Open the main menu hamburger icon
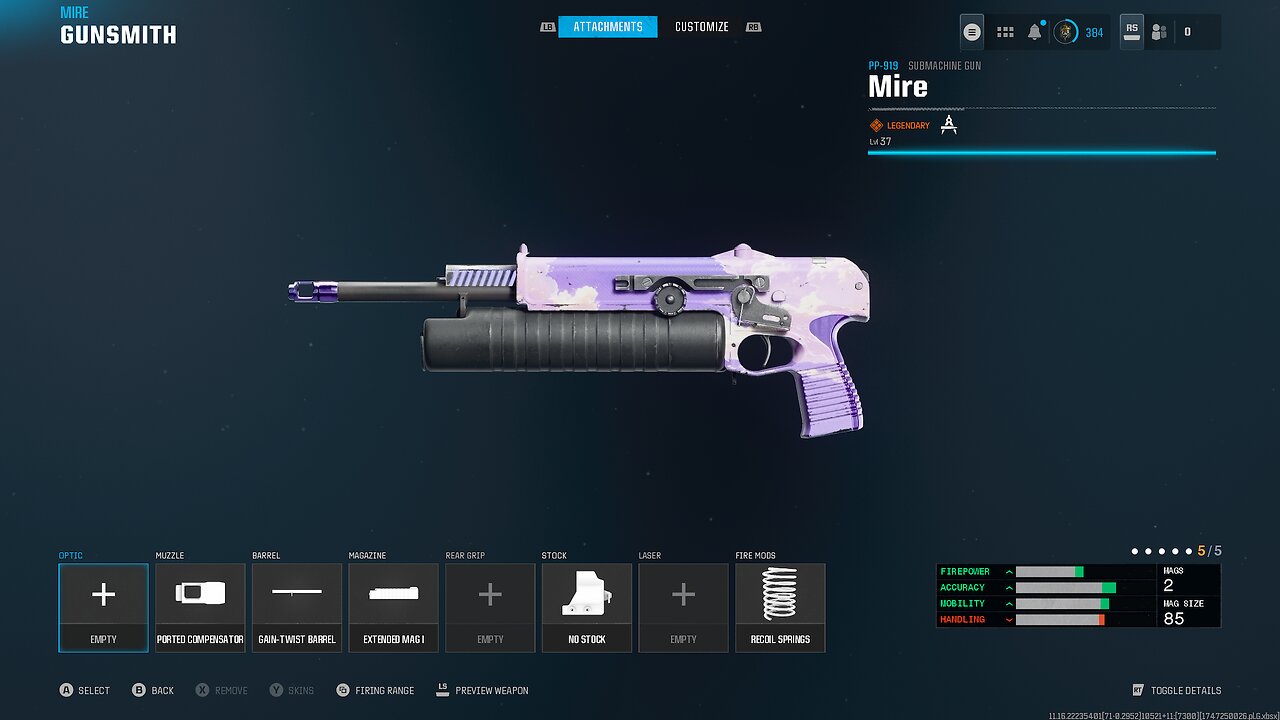 point(971,32)
